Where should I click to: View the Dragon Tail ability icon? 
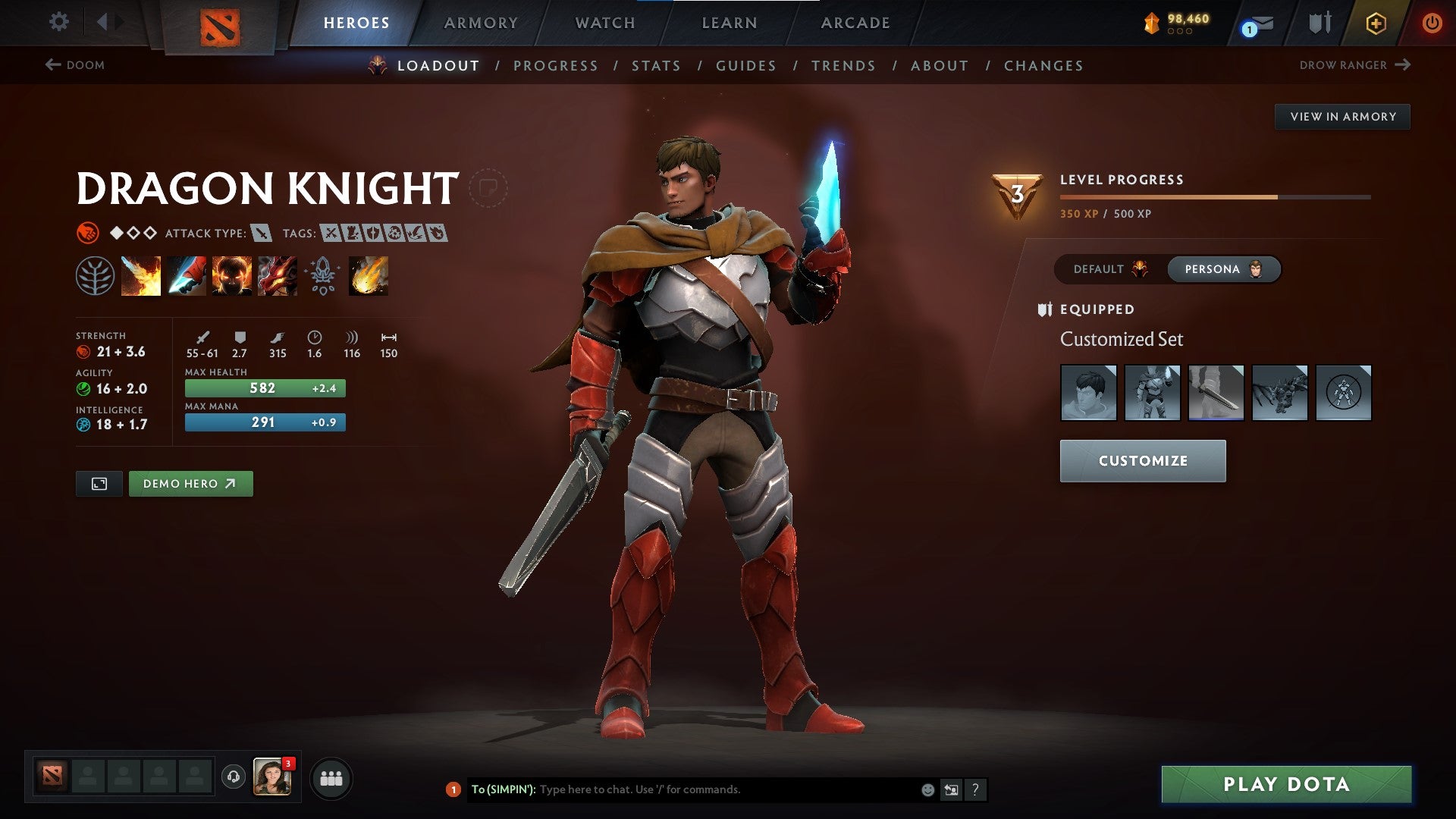click(x=187, y=275)
